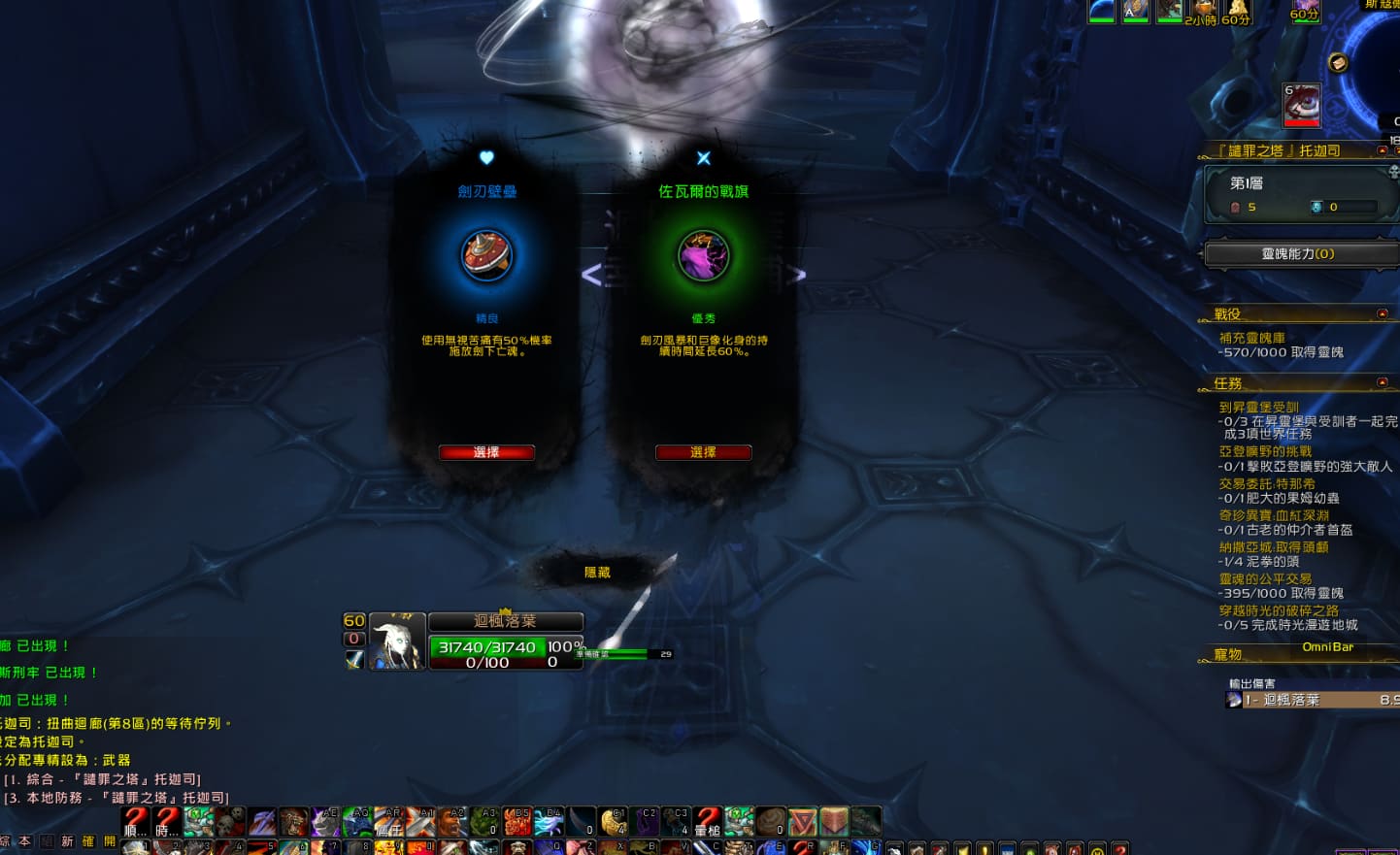Select the 交易委託:特那希 quest entry

click(x=1267, y=483)
